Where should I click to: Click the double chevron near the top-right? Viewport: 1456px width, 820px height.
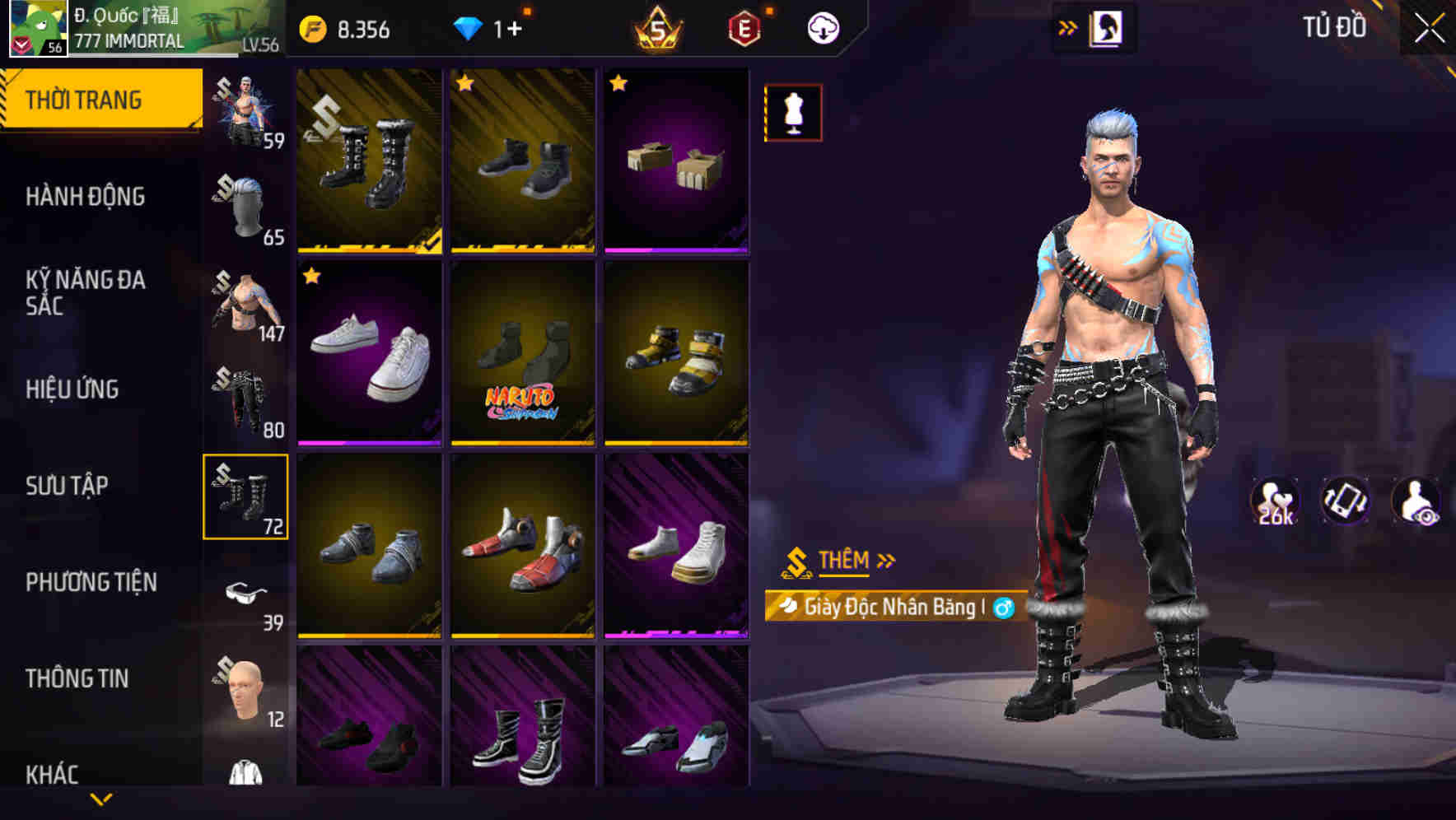coord(1068,26)
